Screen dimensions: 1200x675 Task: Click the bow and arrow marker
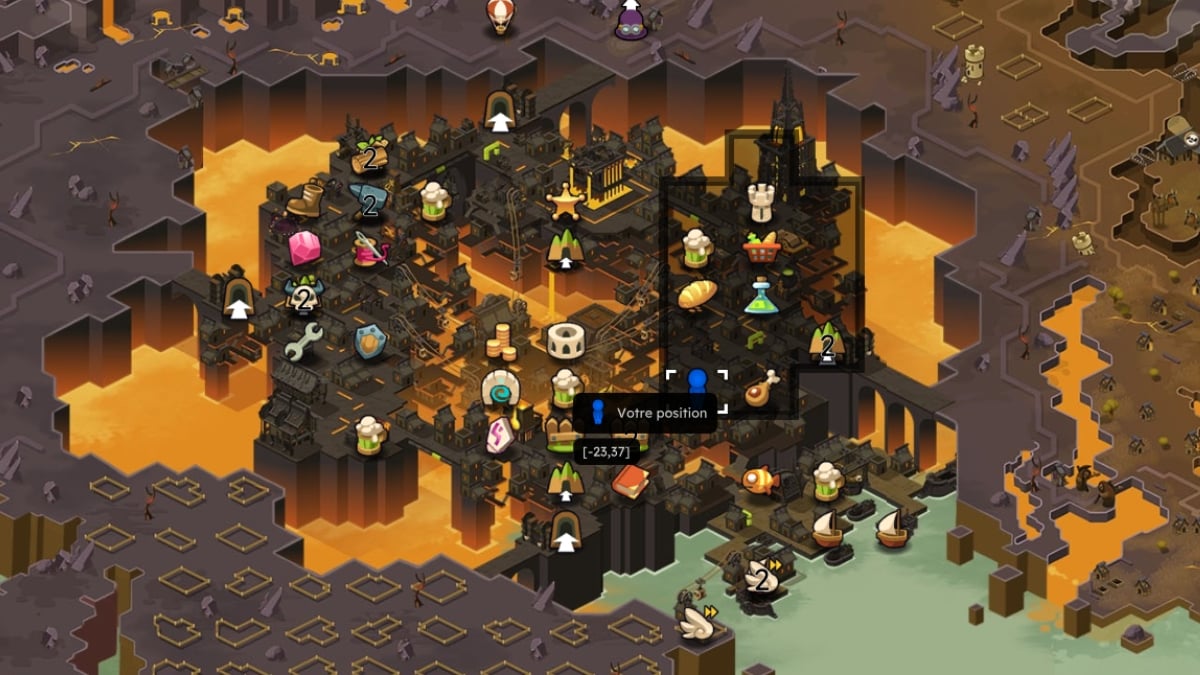click(x=369, y=249)
